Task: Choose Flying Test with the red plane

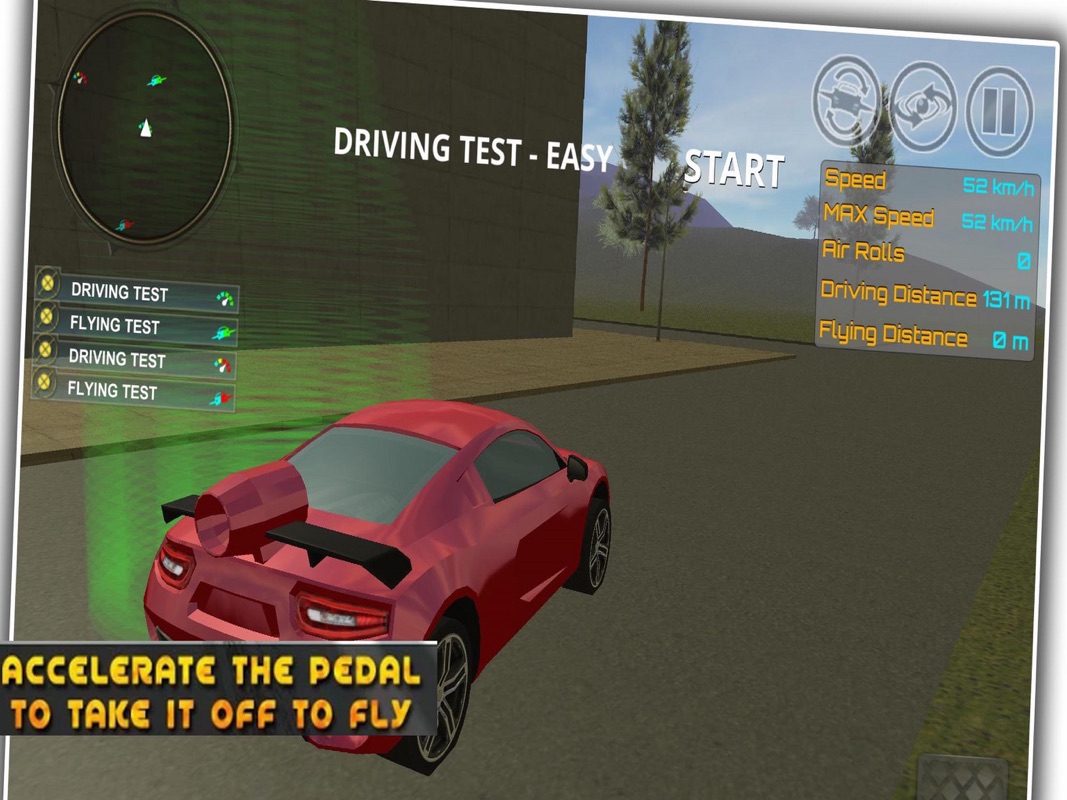Action: pyautogui.click(x=133, y=393)
